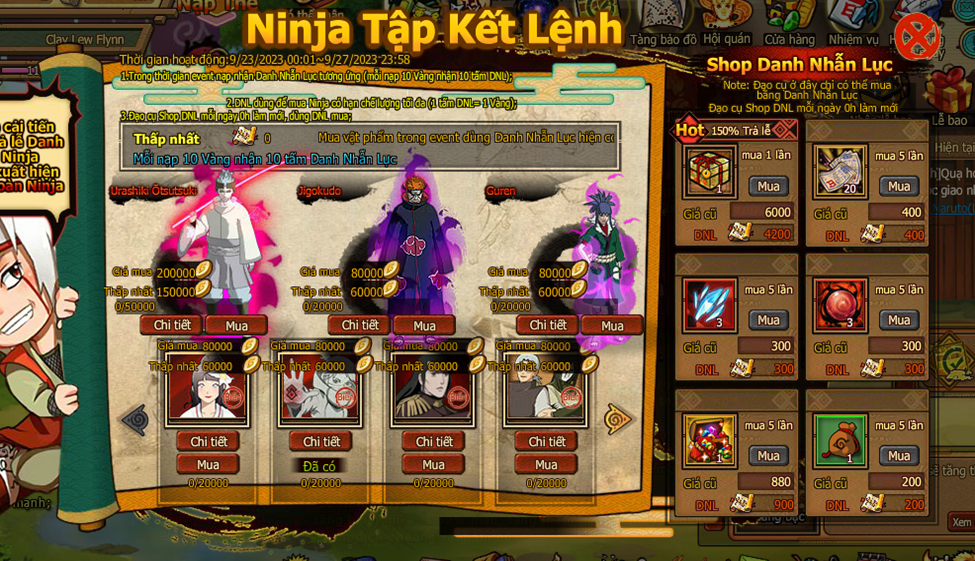Close the Ninja Tập Kết Lệnh event window

pyautogui.click(x=915, y=37)
